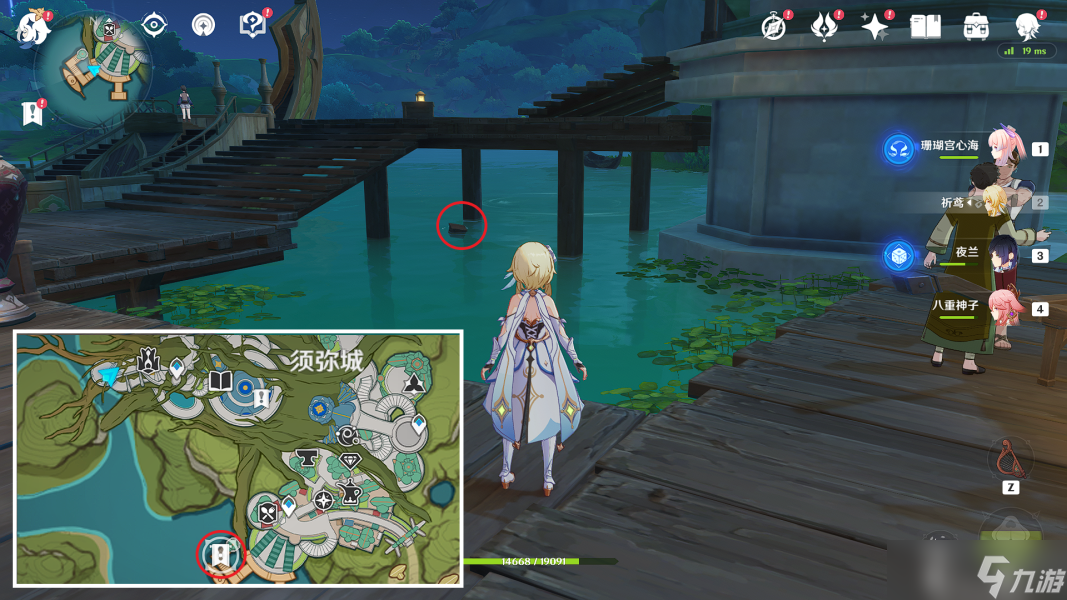This screenshot has height=600, width=1067.
Task: Open the events compass icon
Action: click(x=773, y=26)
